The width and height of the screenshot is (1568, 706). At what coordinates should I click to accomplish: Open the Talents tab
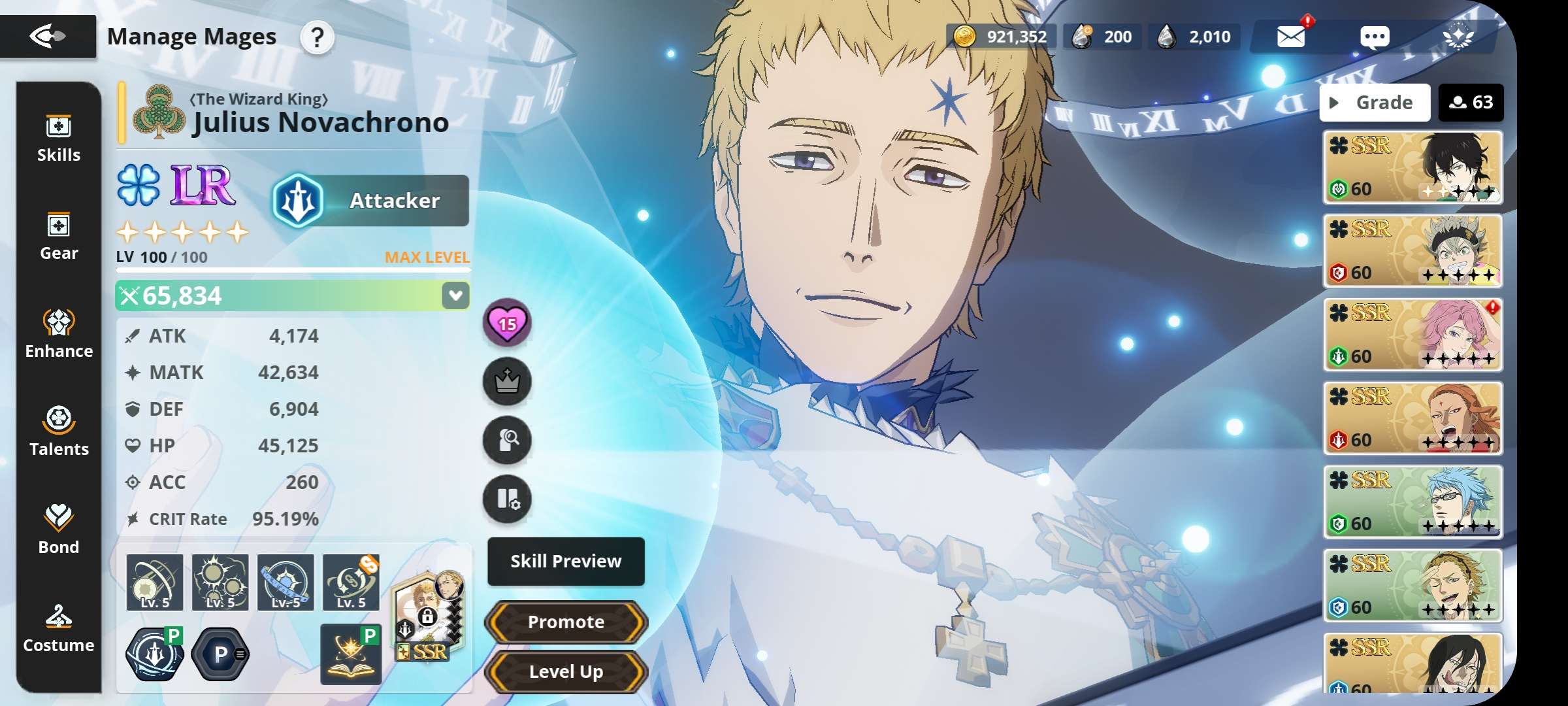59,432
